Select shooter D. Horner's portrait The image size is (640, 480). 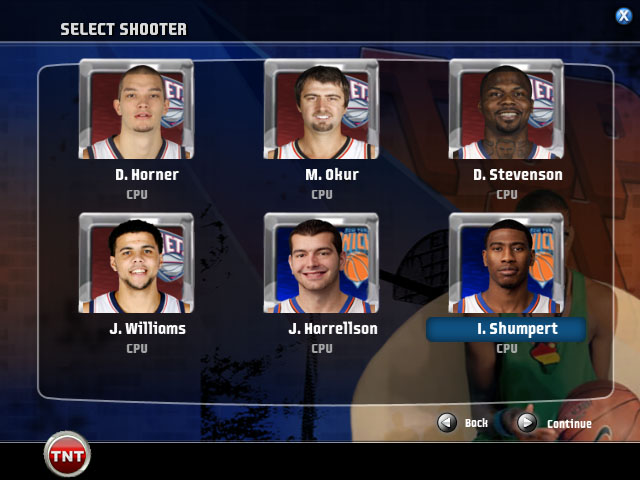click(136, 109)
